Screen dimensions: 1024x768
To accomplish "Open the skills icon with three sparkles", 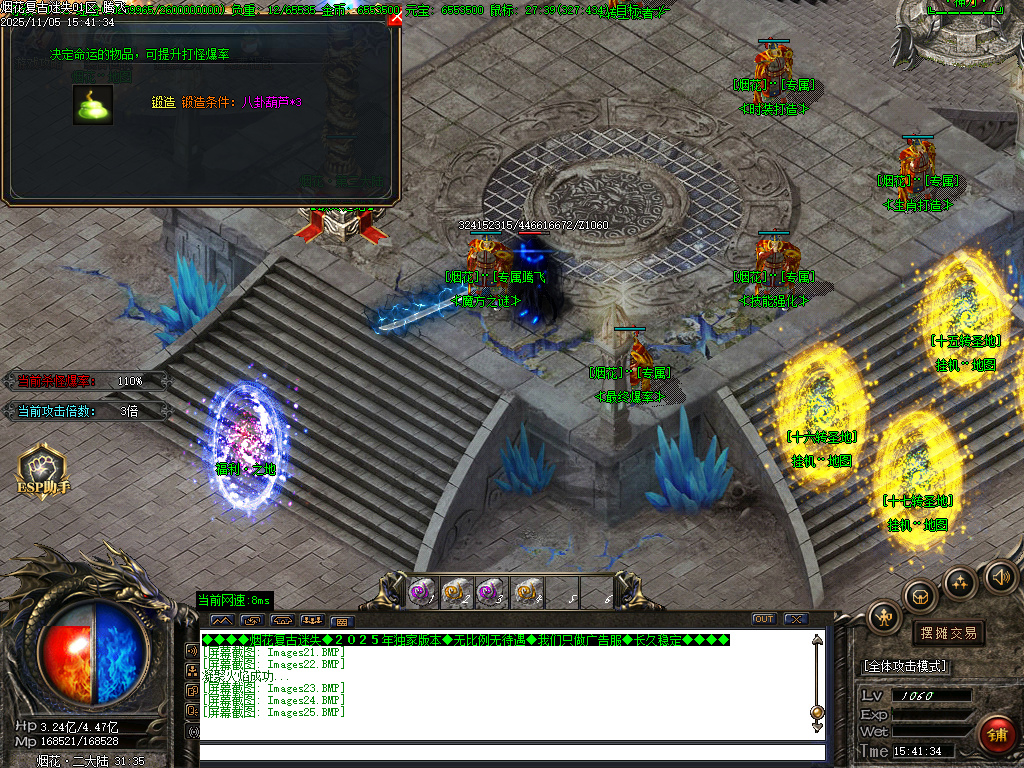I will pyautogui.click(x=960, y=582).
